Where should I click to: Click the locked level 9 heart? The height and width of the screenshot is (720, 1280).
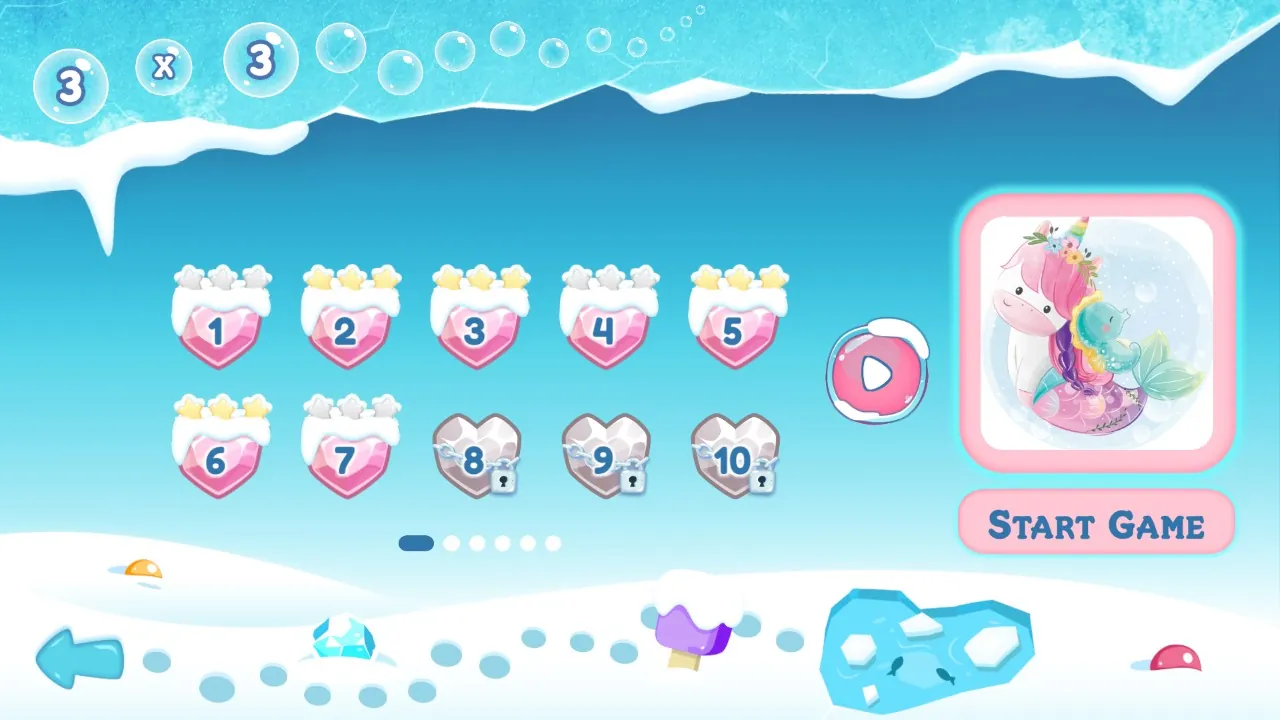pos(605,460)
